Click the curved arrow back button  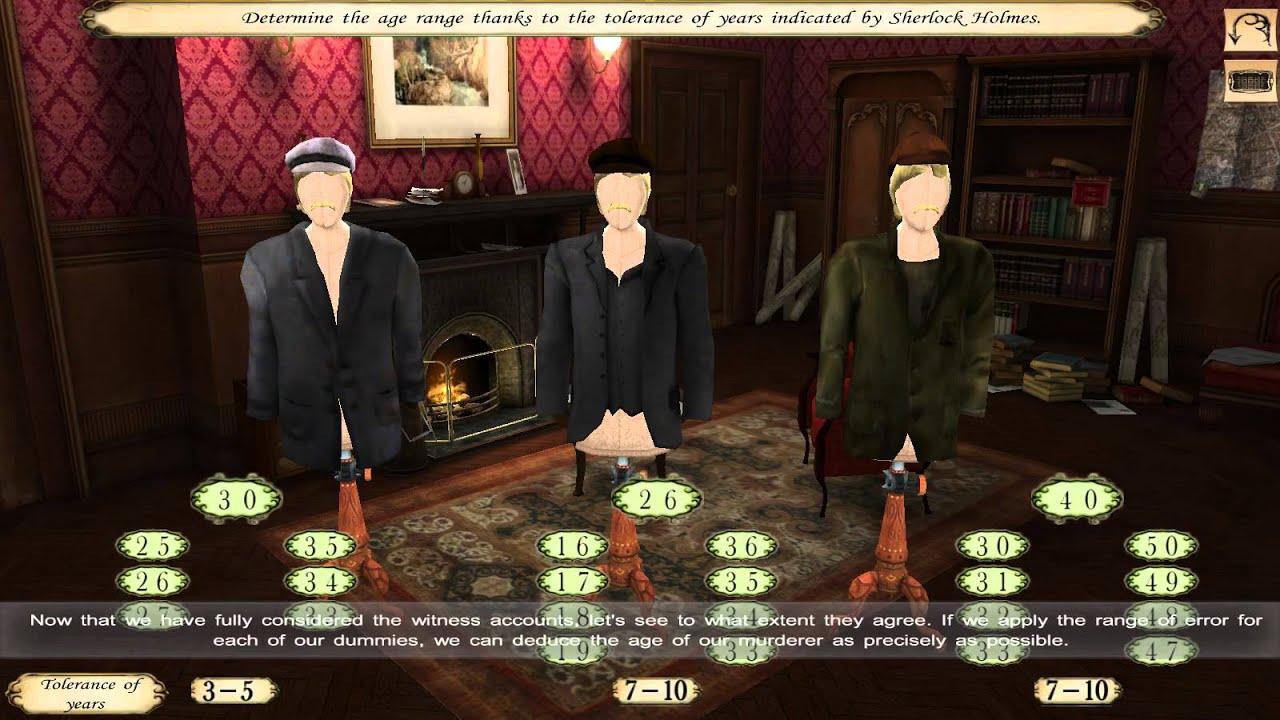[x=1251, y=31]
